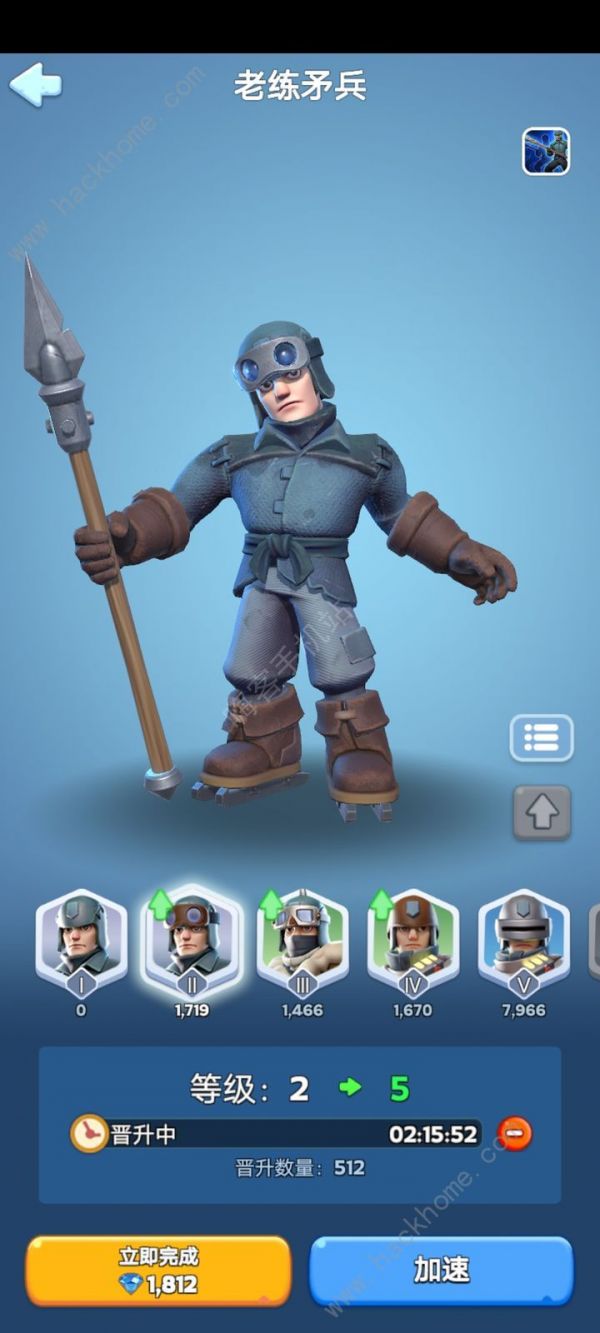The image size is (600, 1333).
Task: Click the grey up-arrow upgrade button
Action: pos(542,811)
